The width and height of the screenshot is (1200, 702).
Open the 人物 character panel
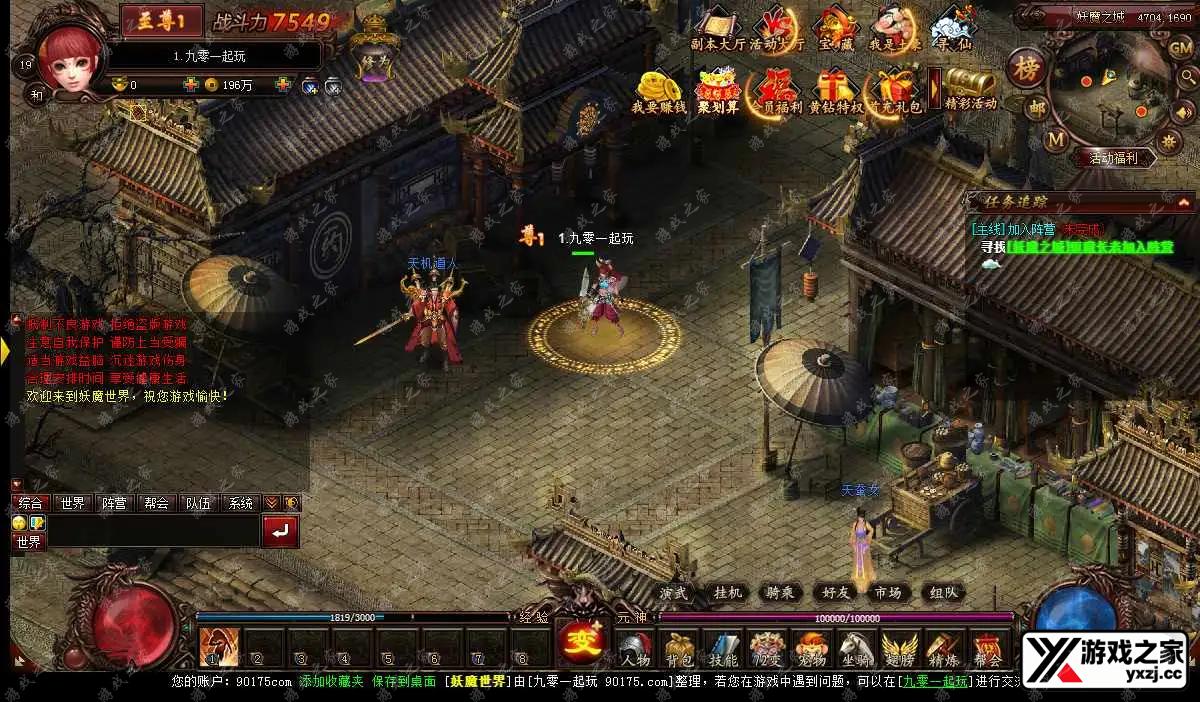pos(635,647)
